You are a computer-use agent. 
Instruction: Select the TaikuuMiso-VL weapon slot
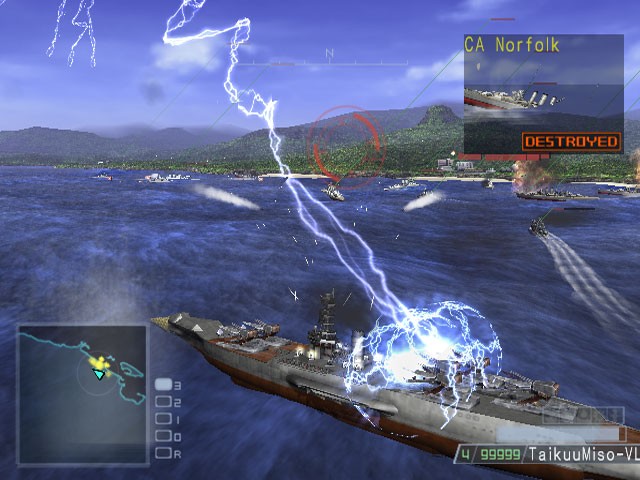tap(546, 454)
